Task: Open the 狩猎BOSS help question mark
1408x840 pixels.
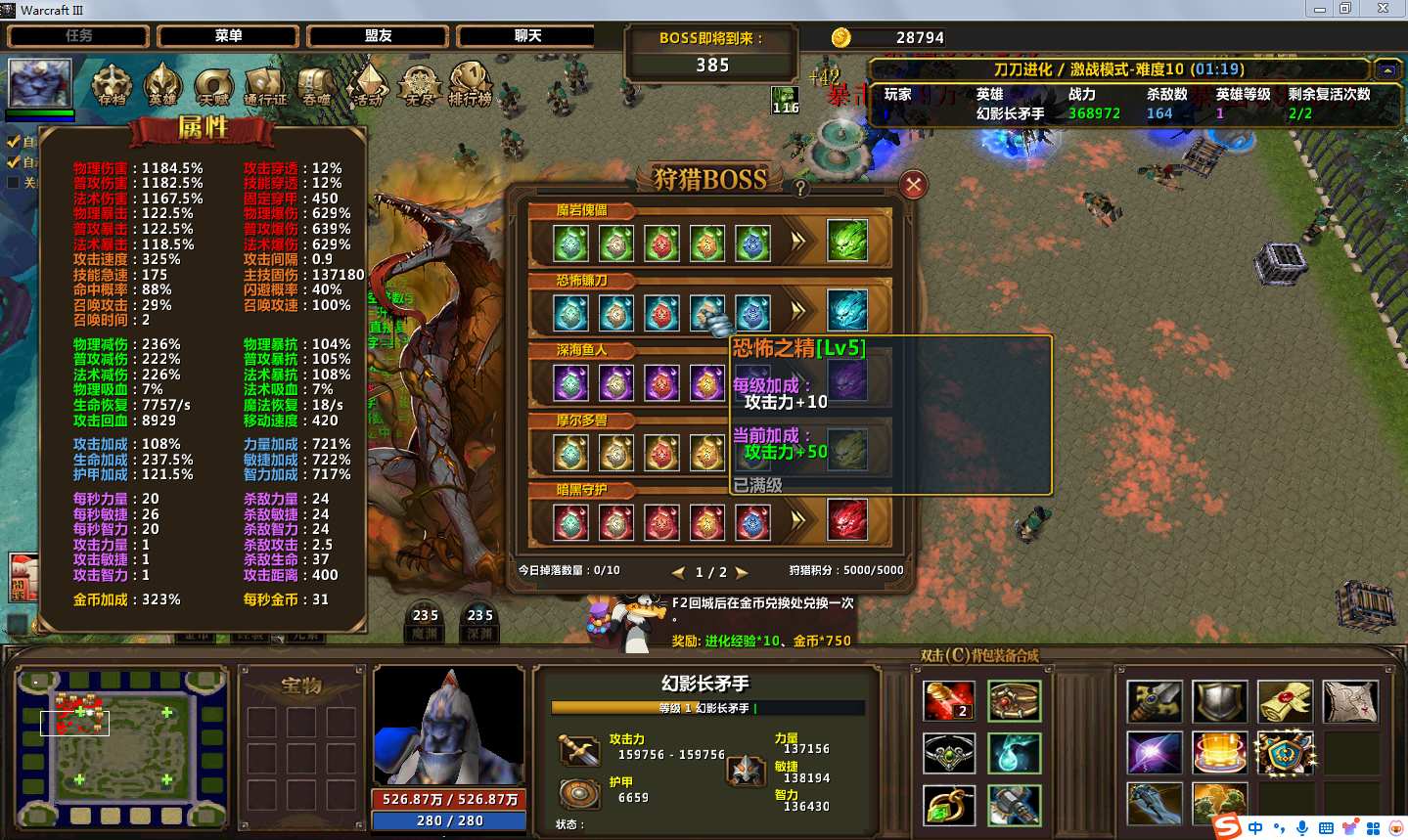Action: click(x=800, y=188)
